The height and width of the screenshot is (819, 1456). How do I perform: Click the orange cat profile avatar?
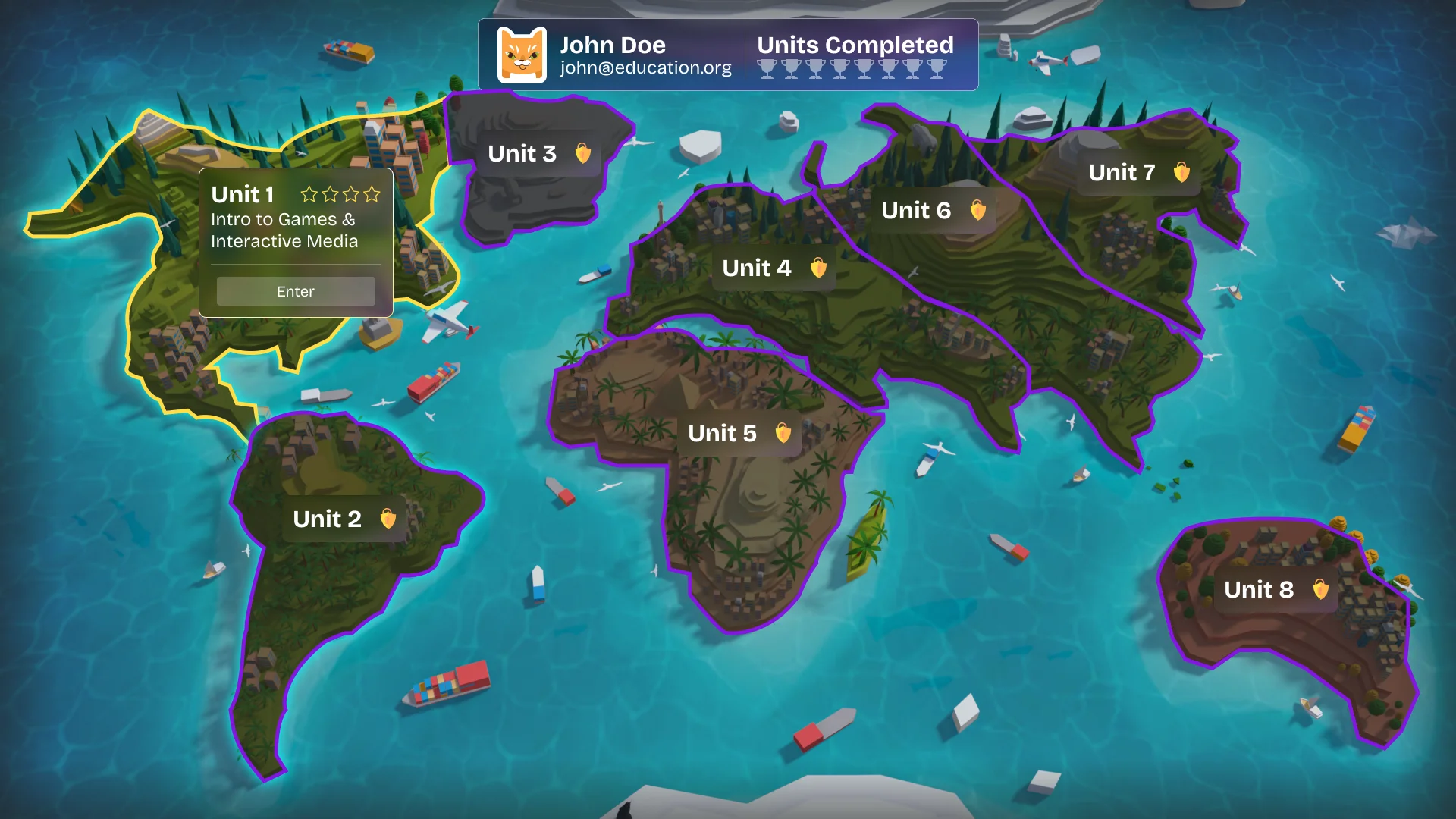(522, 55)
